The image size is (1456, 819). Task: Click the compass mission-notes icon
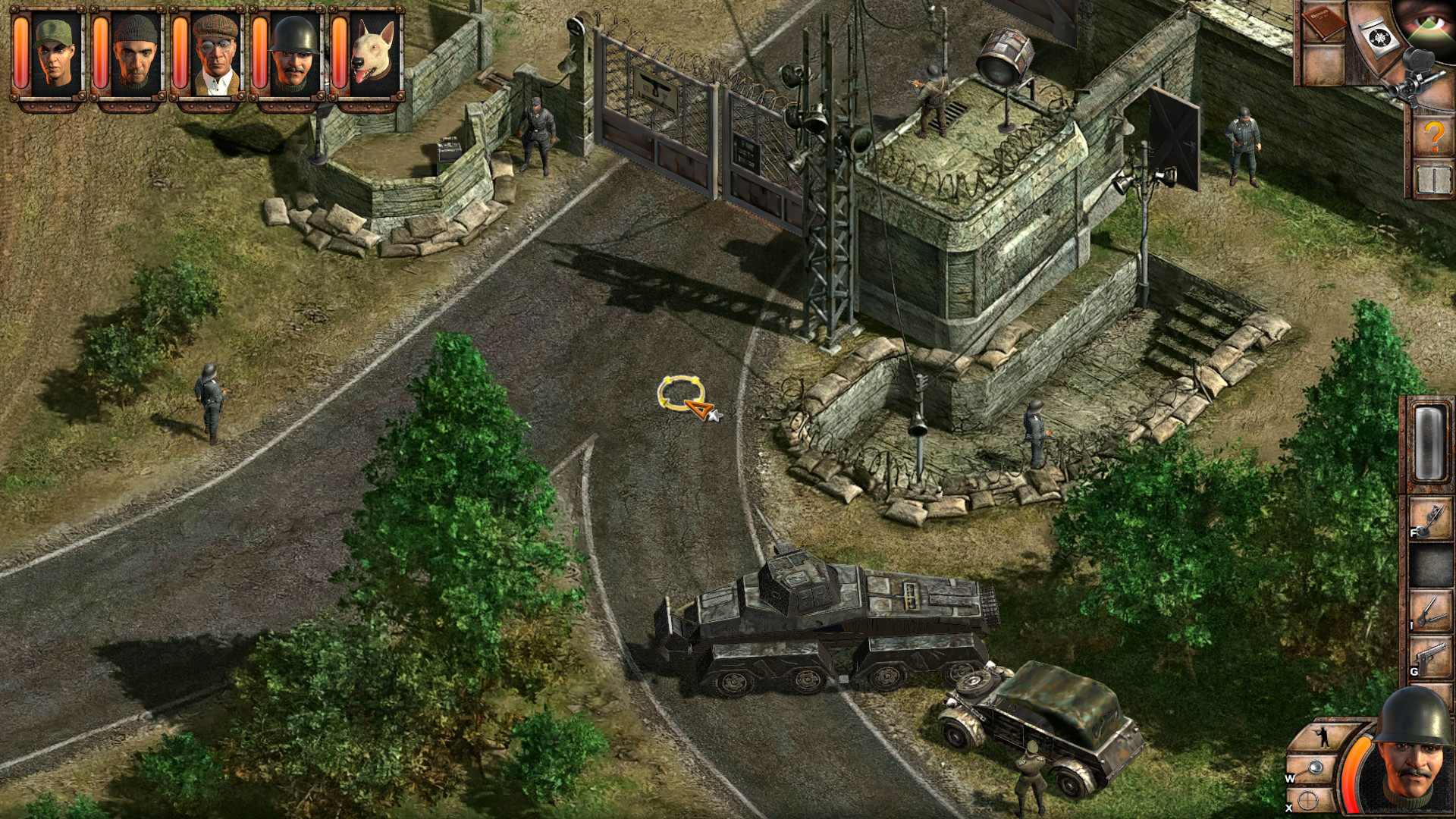point(1379,36)
